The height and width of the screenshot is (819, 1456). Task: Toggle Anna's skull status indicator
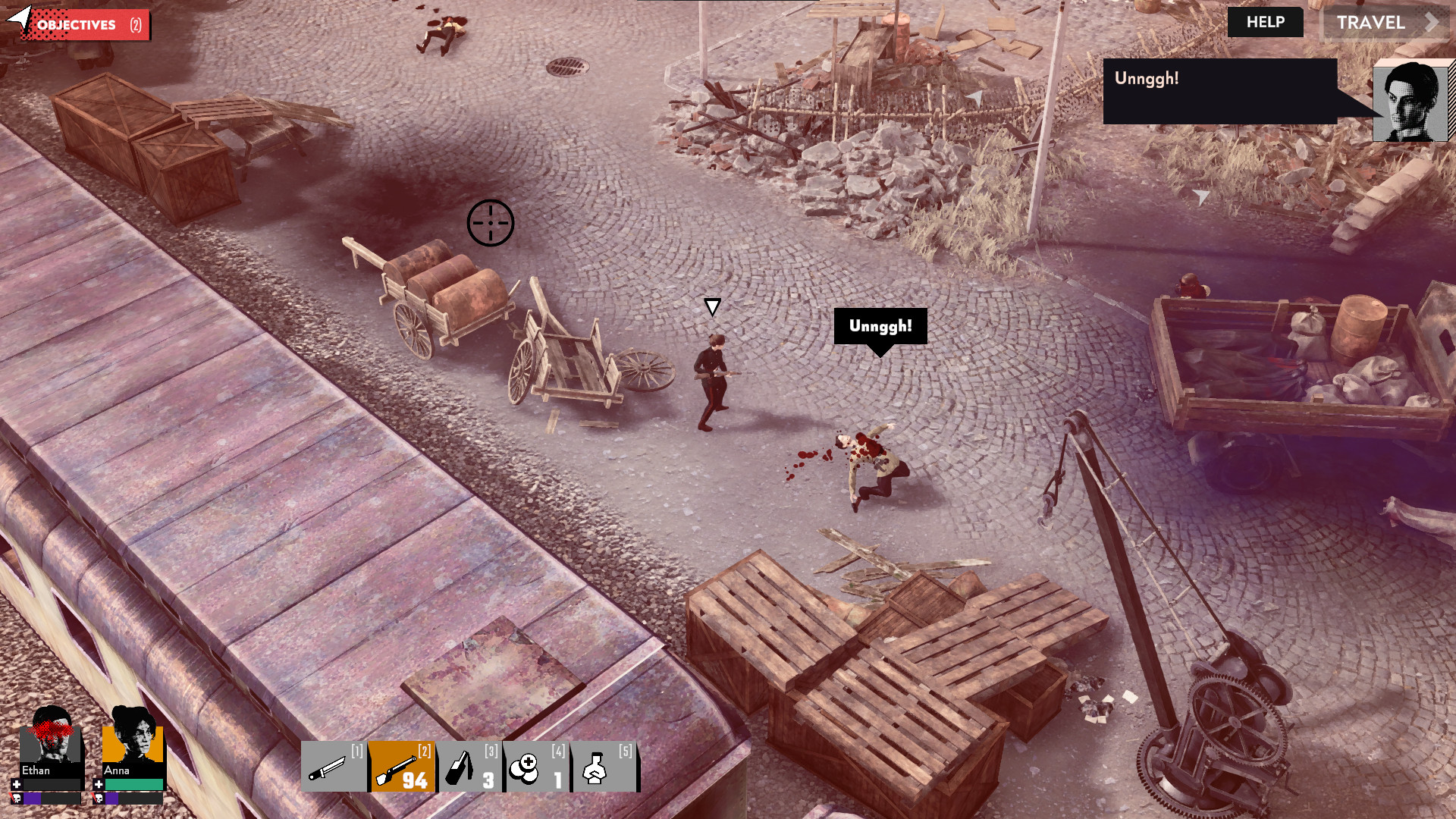tap(99, 798)
